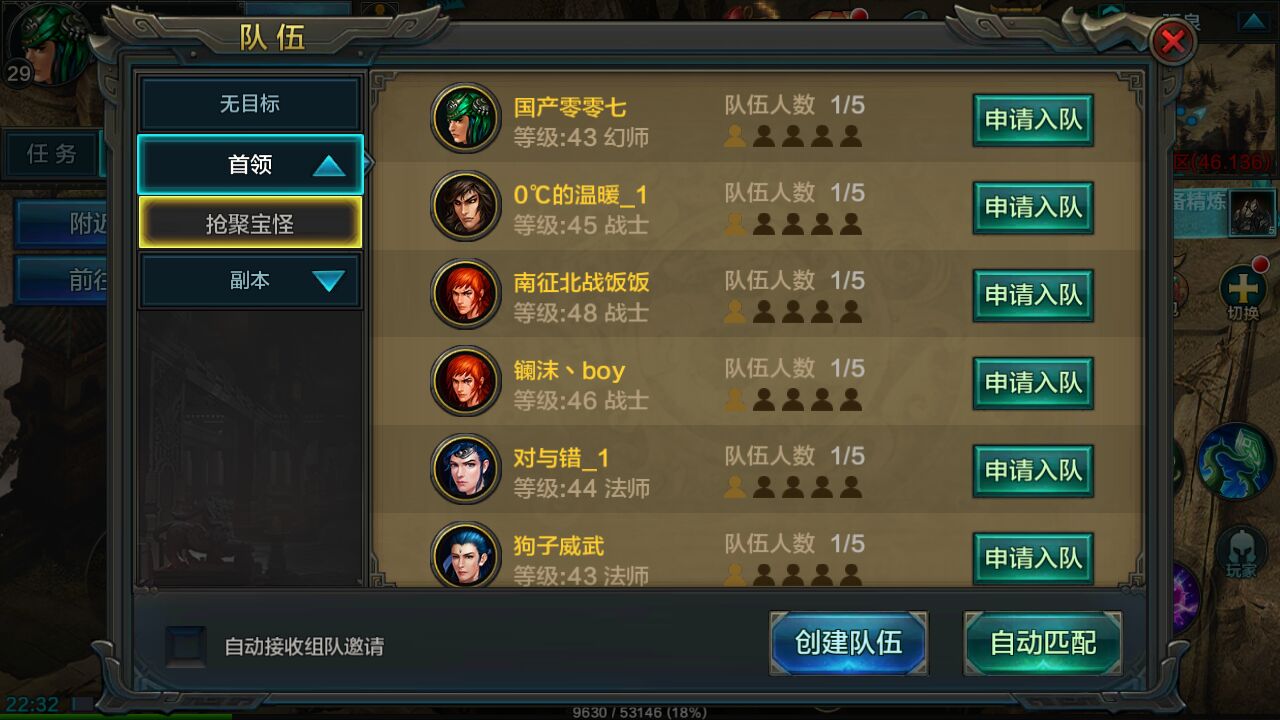This screenshot has width=1280, height=720.
Task: Select the 无目标 filter option
Action: click(x=249, y=103)
